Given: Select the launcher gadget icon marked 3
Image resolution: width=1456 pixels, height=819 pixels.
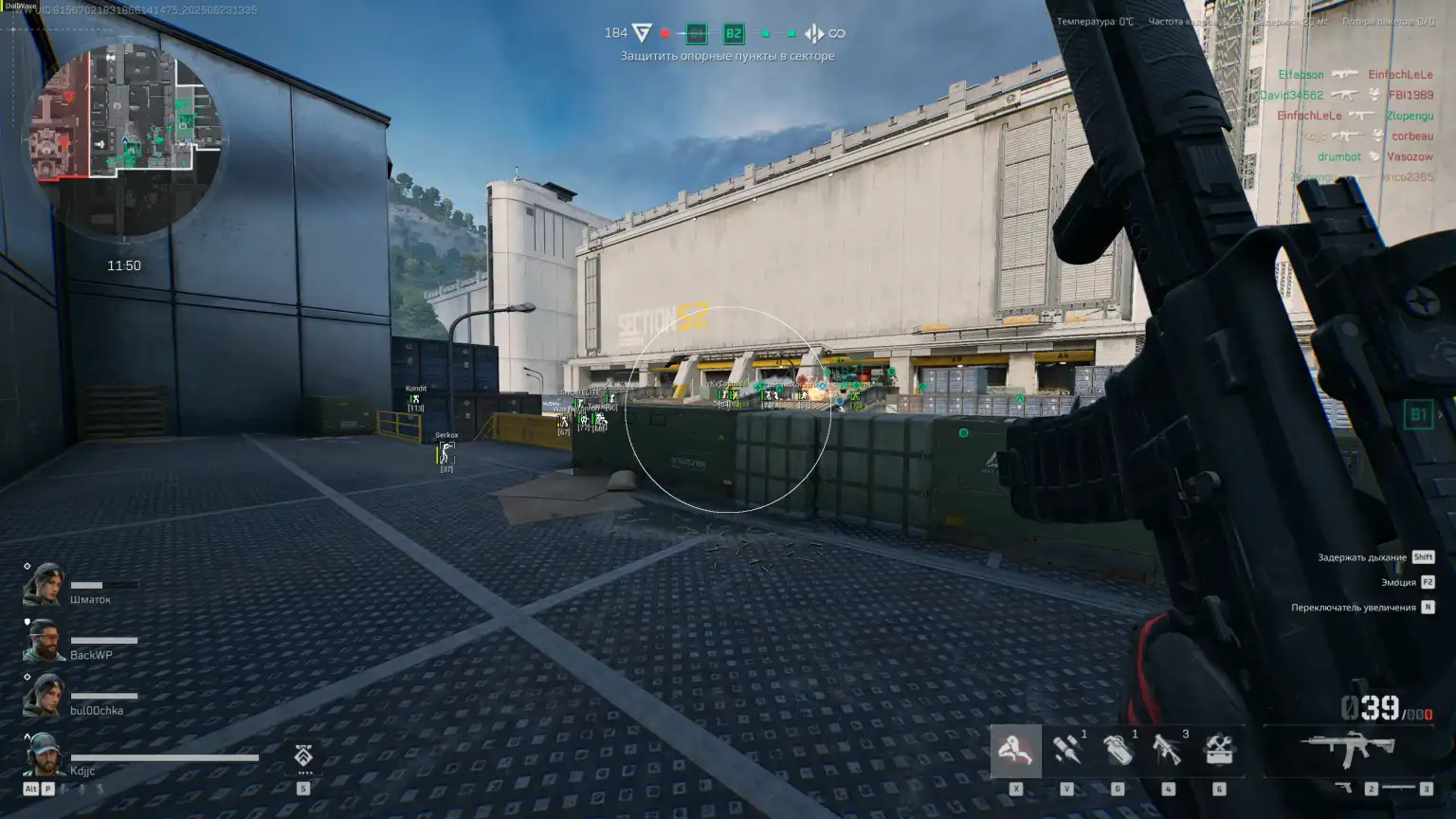Looking at the screenshot, I should pos(1168,752).
